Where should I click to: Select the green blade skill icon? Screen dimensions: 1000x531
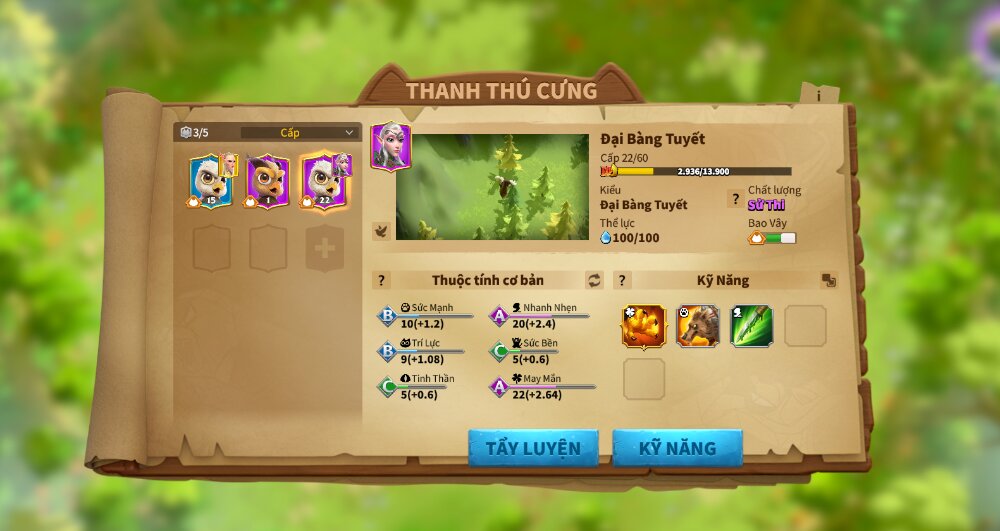pyautogui.click(x=751, y=326)
